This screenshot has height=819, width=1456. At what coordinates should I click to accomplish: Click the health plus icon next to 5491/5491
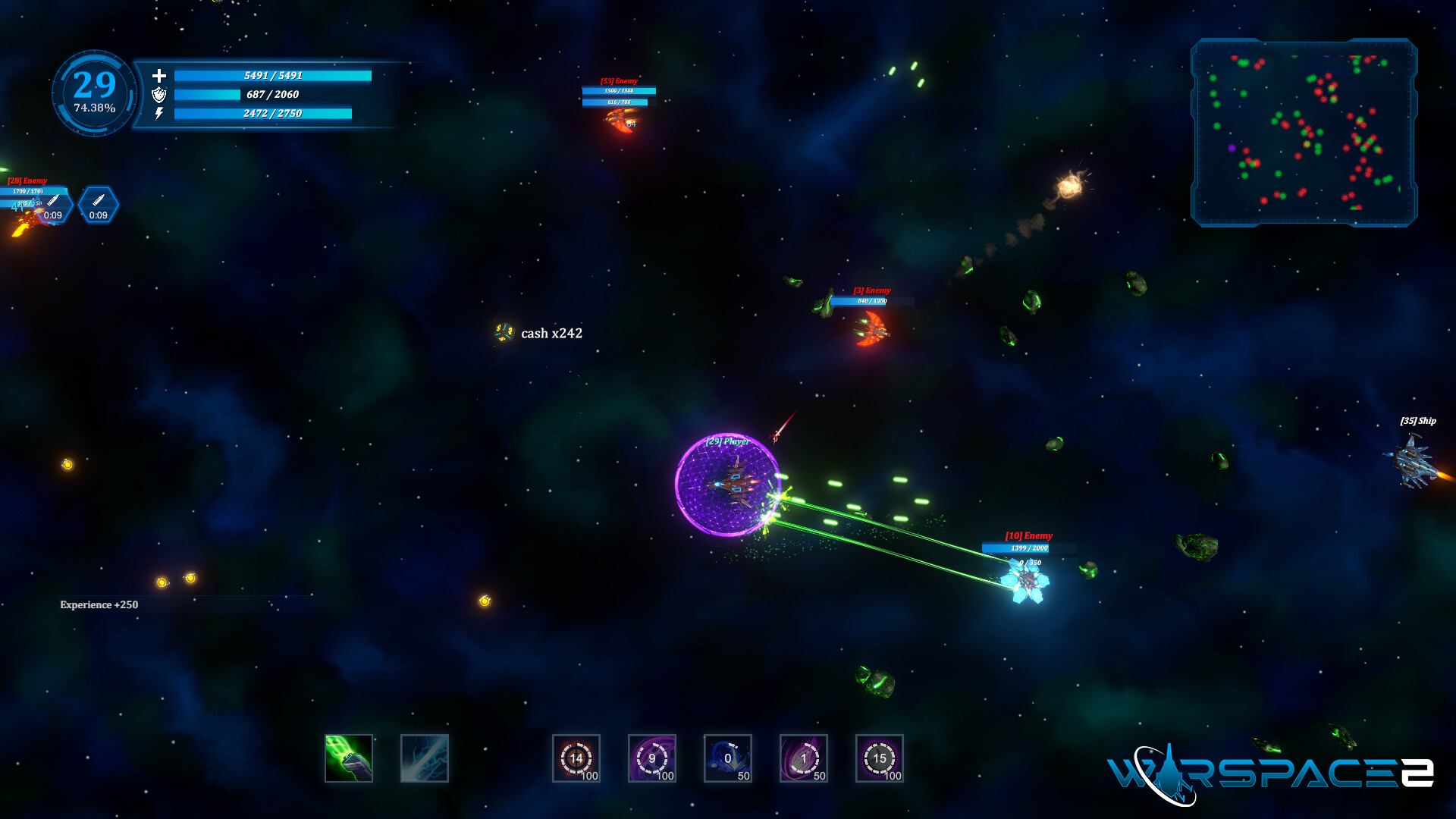pos(159,77)
